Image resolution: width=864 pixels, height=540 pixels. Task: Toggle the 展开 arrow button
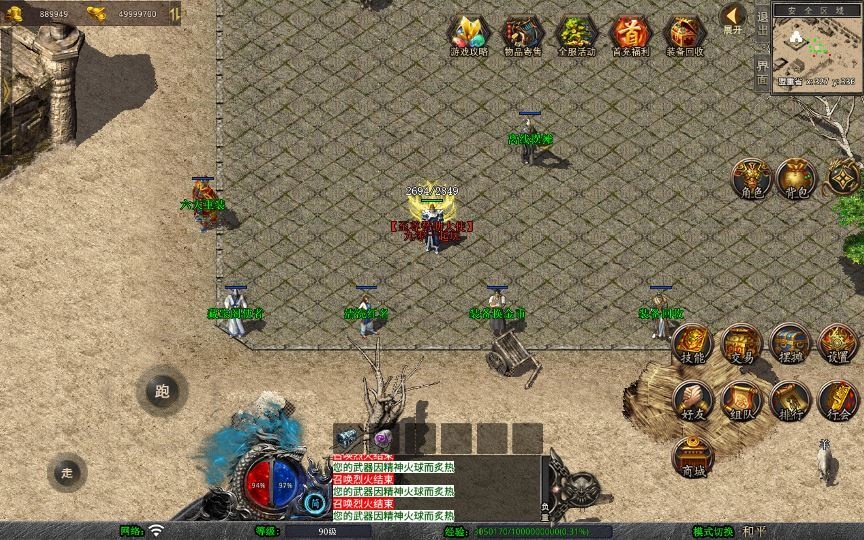733,17
